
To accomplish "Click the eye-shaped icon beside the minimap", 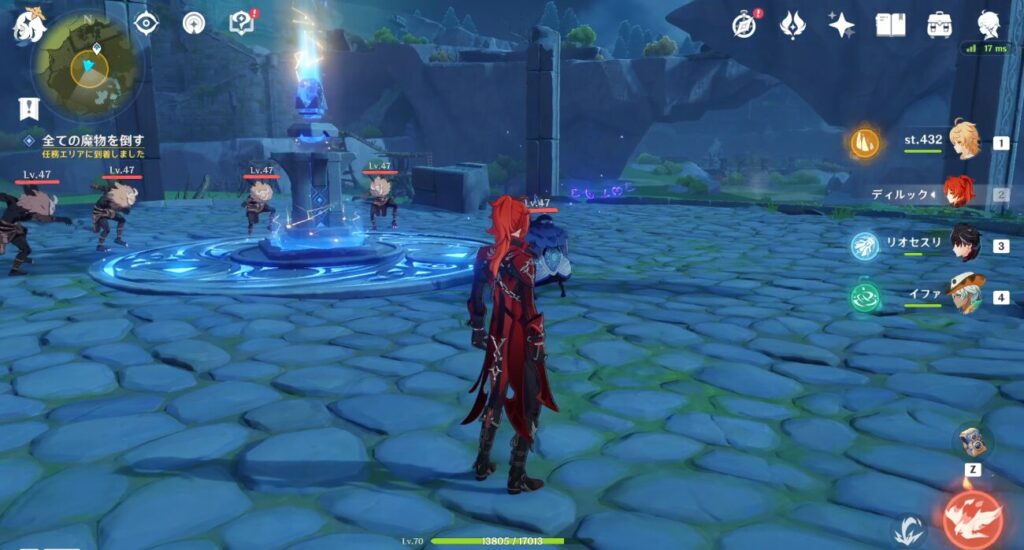I will (x=146, y=23).
